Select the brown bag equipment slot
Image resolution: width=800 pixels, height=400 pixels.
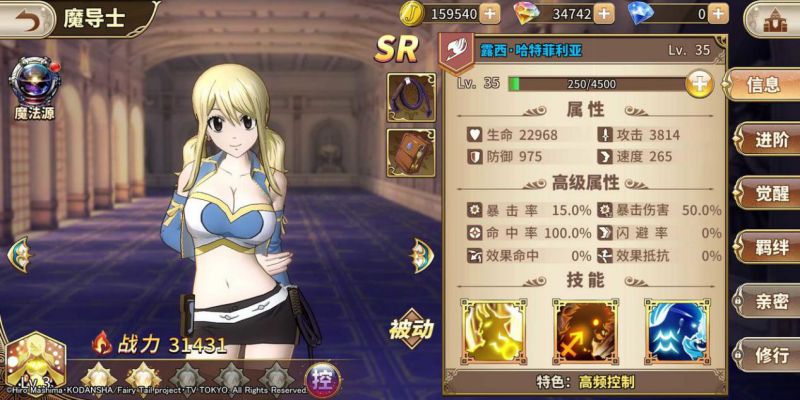[x=410, y=153]
